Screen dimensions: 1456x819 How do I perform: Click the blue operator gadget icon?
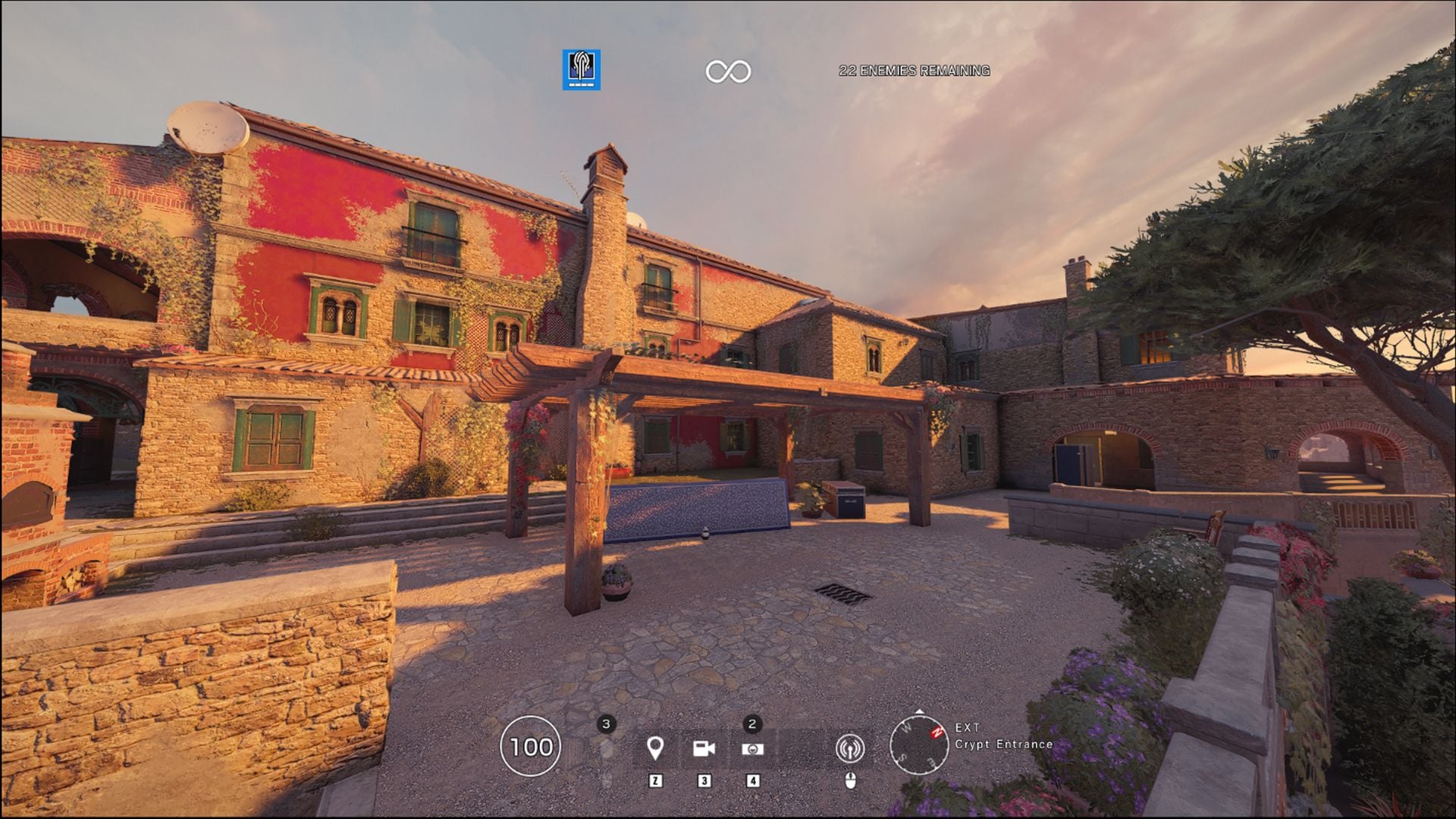pos(580,68)
